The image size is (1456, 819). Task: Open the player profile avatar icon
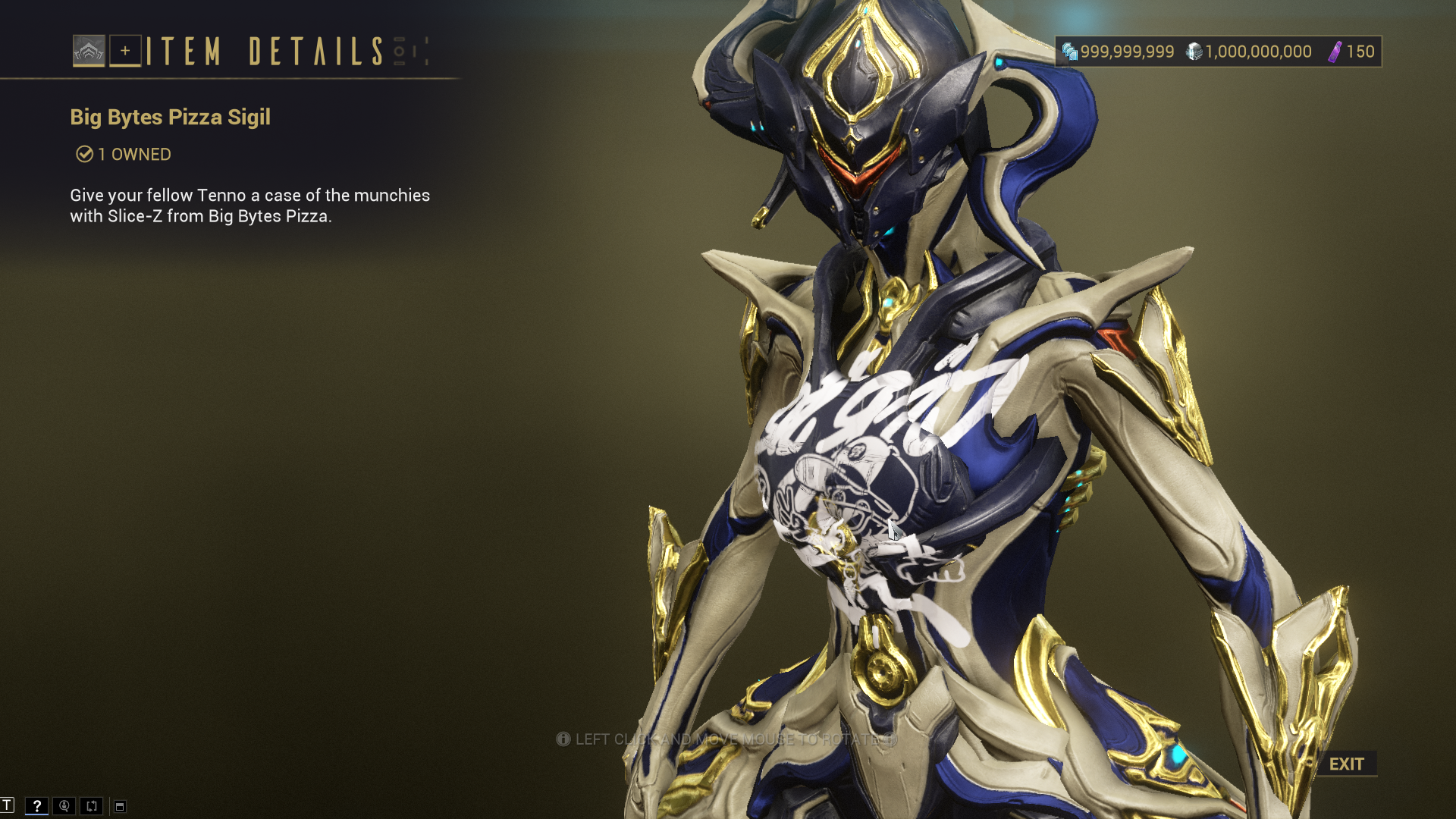point(89,51)
